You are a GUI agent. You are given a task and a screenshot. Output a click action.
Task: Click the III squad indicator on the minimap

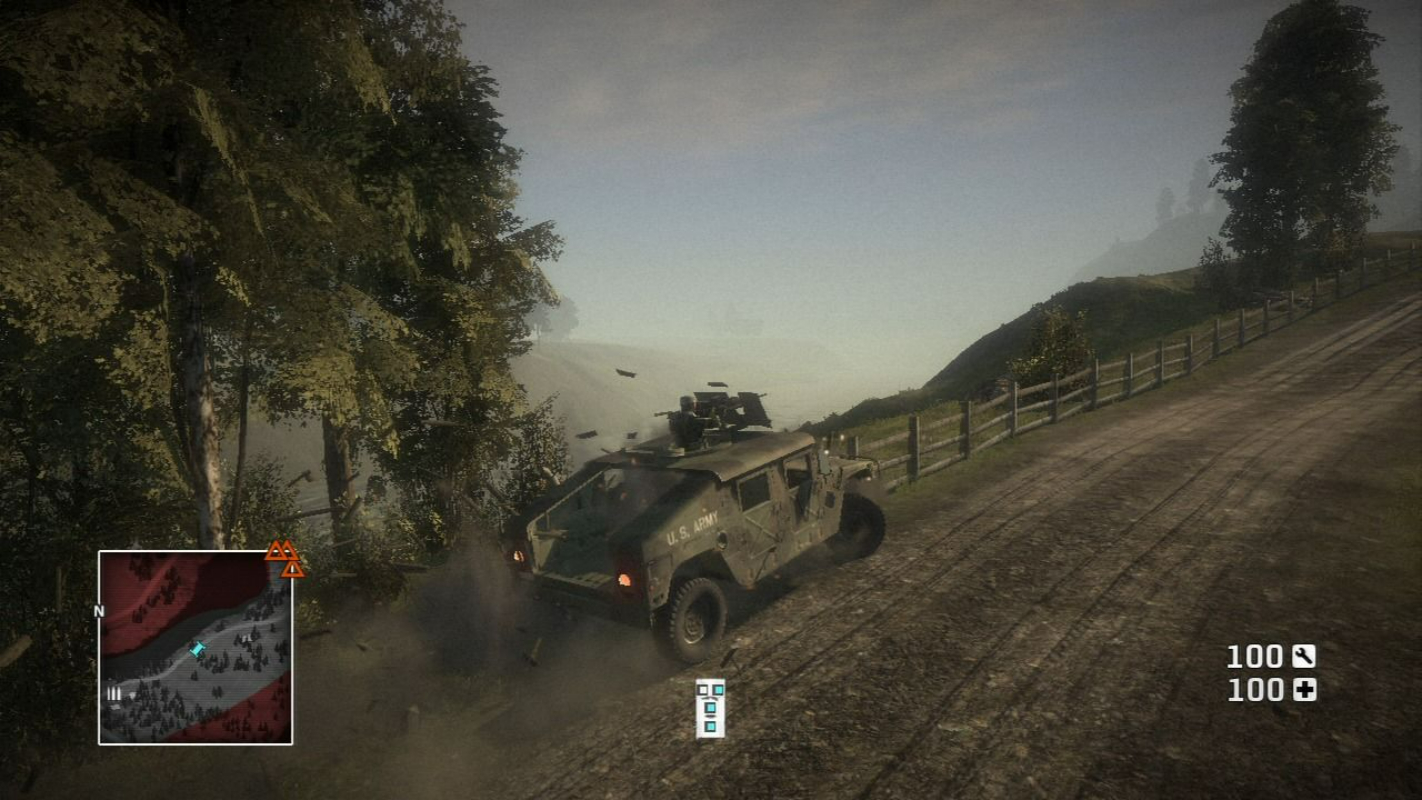tap(112, 691)
